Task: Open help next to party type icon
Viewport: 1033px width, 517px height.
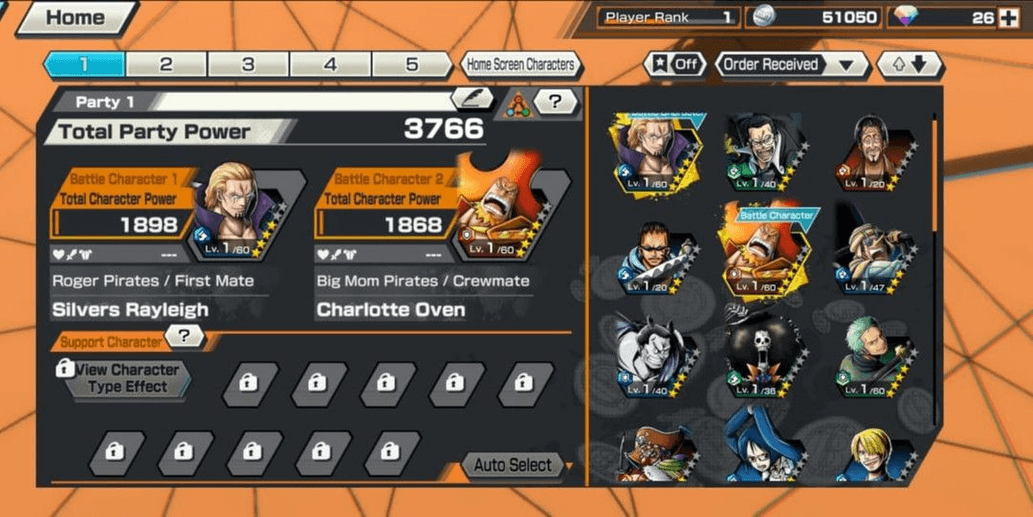Action: tap(557, 101)
